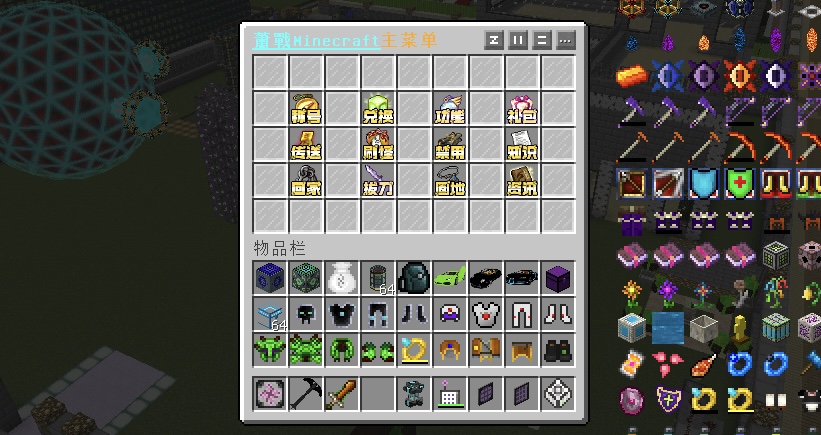821x435 pixels.
Task: Pick the purple chest in the inventory
Action: (557, 277)
